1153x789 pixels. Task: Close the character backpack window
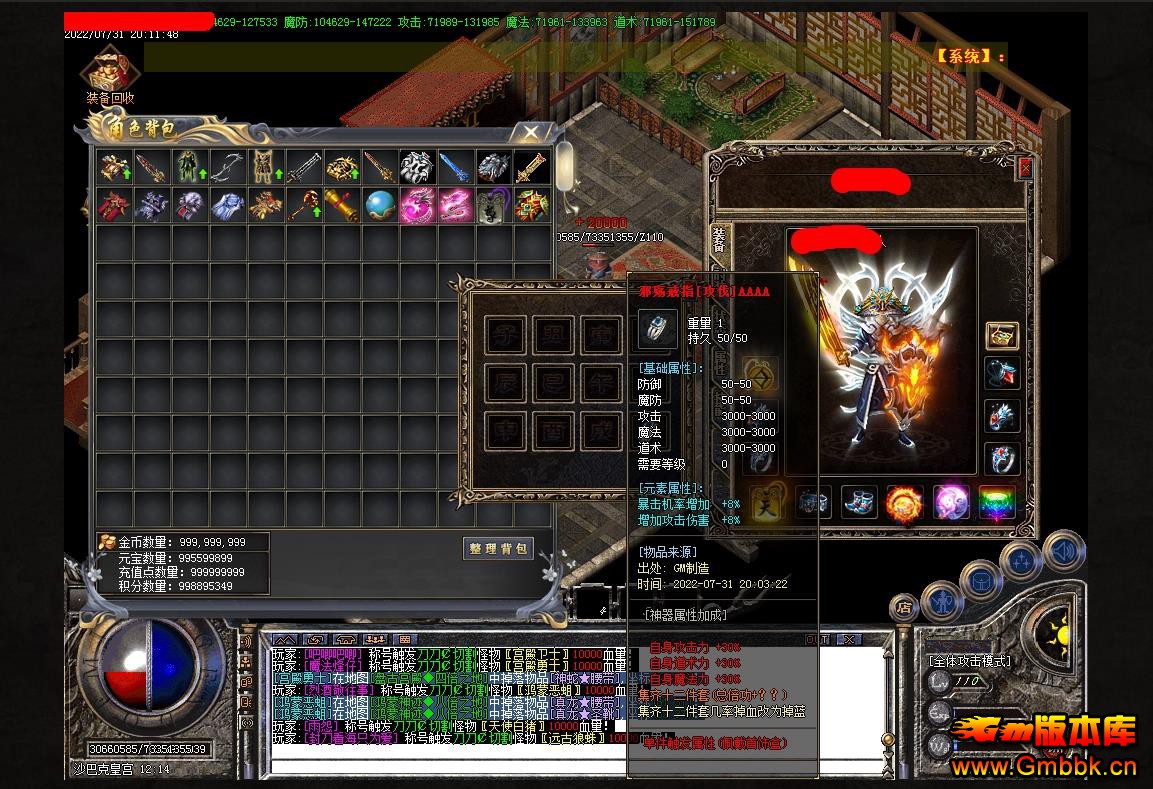pyautogui.click(x=531, y=131)
